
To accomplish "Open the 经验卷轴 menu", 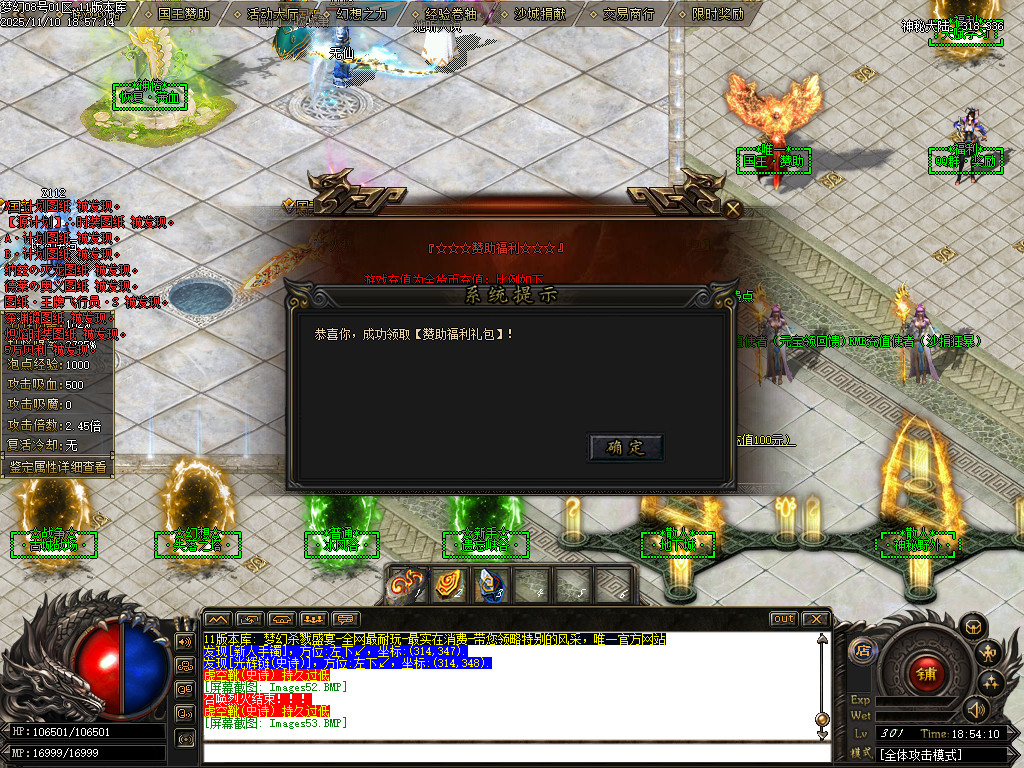I will coord(450,14).
